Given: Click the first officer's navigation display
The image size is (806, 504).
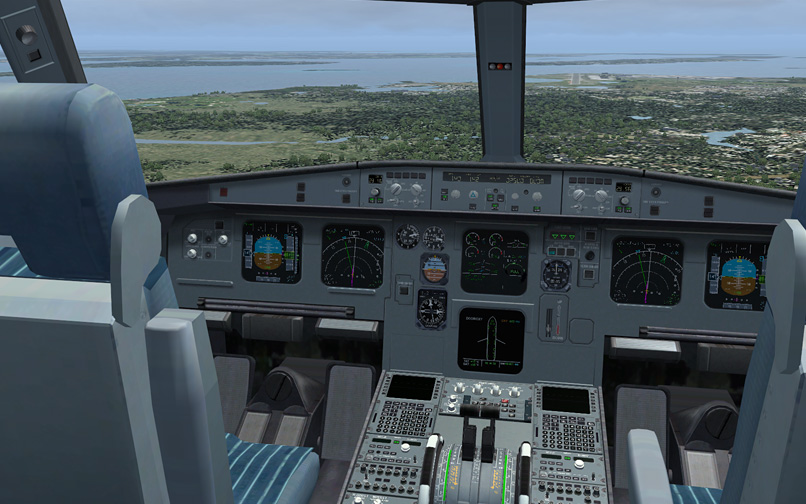Looking at the screenshot, I should point(646,270).
